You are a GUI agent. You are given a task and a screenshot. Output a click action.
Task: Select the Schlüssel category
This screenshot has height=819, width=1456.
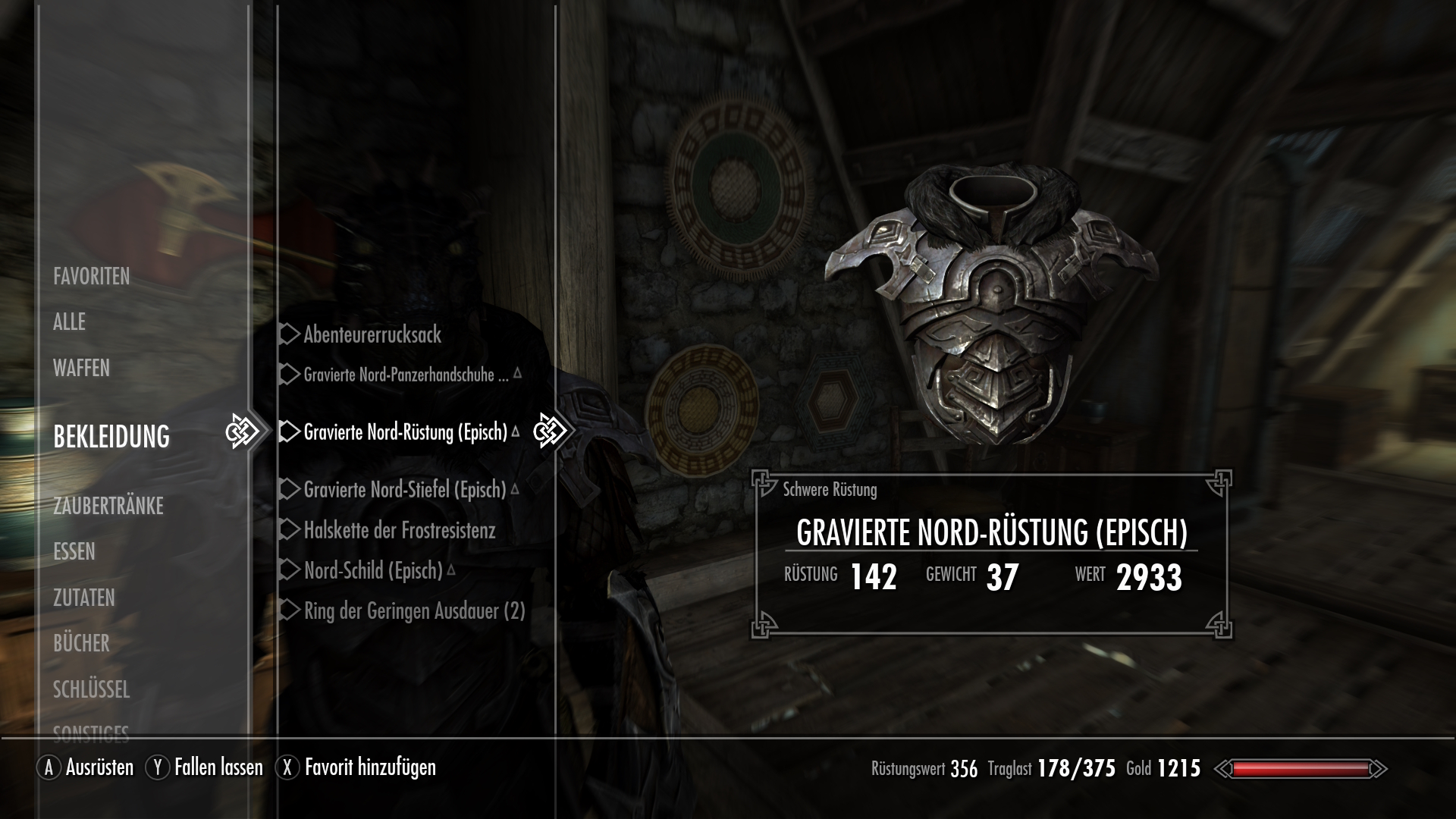[91, 689]
